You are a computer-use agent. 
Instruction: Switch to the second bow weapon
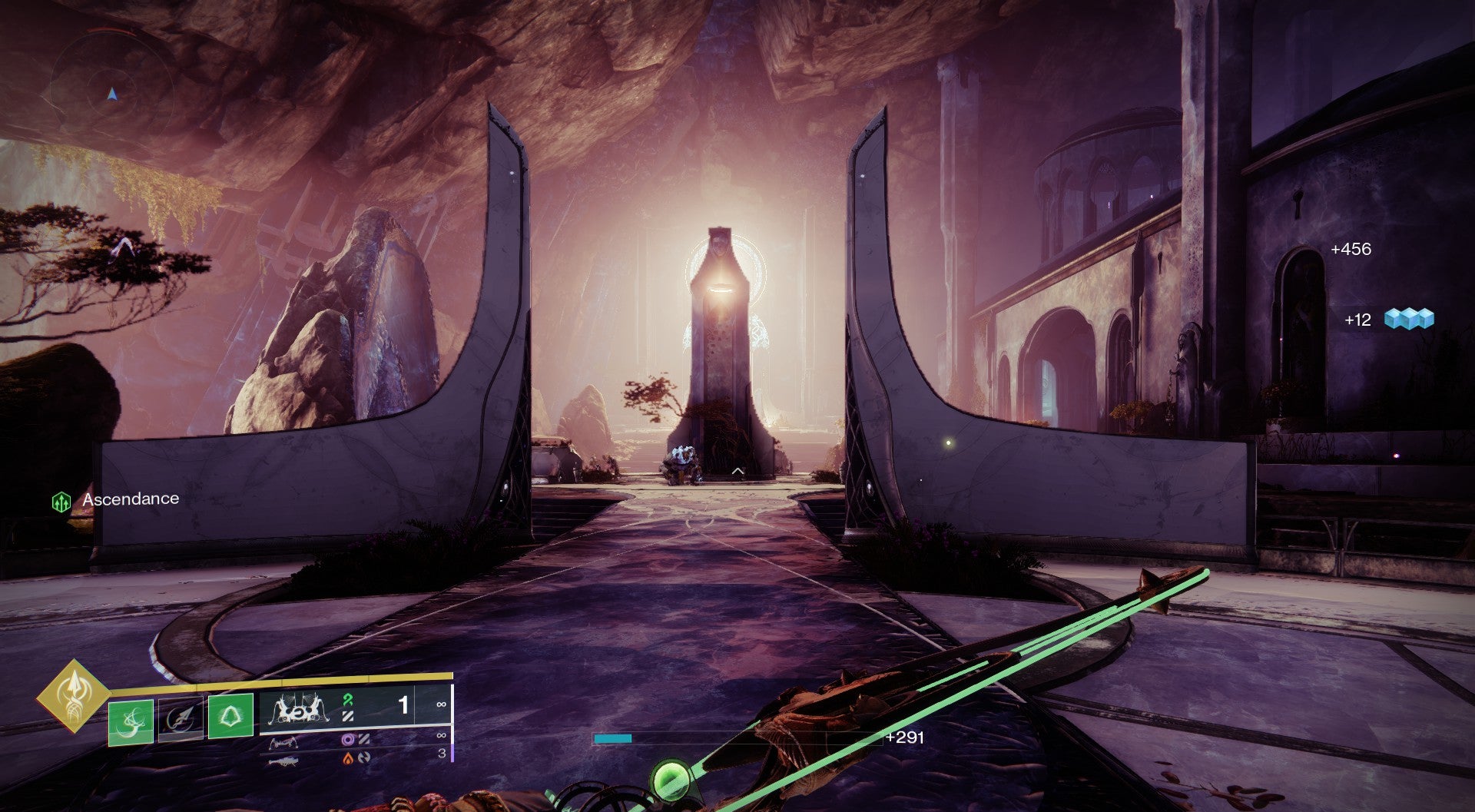283,742
